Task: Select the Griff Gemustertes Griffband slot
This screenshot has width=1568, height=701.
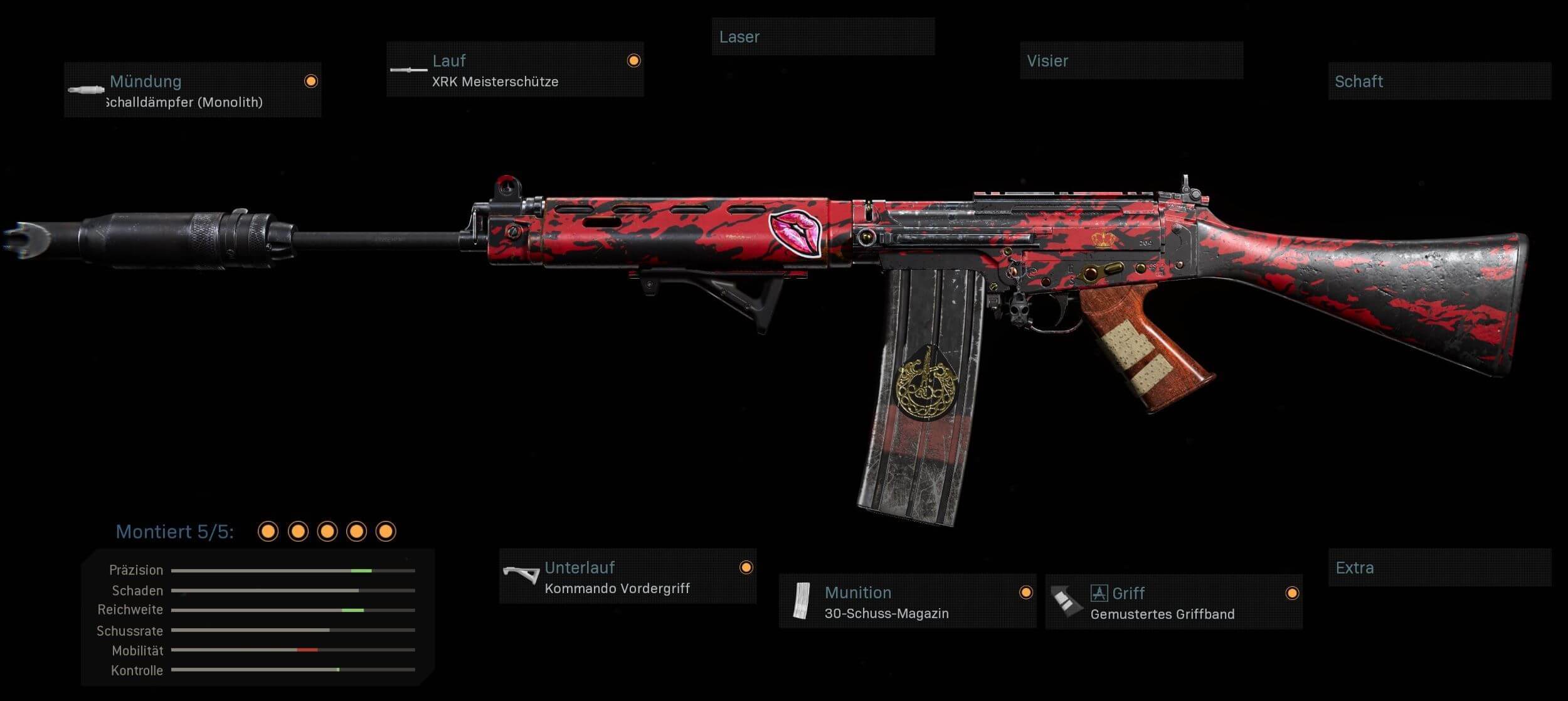Action: click(1173, 601)
